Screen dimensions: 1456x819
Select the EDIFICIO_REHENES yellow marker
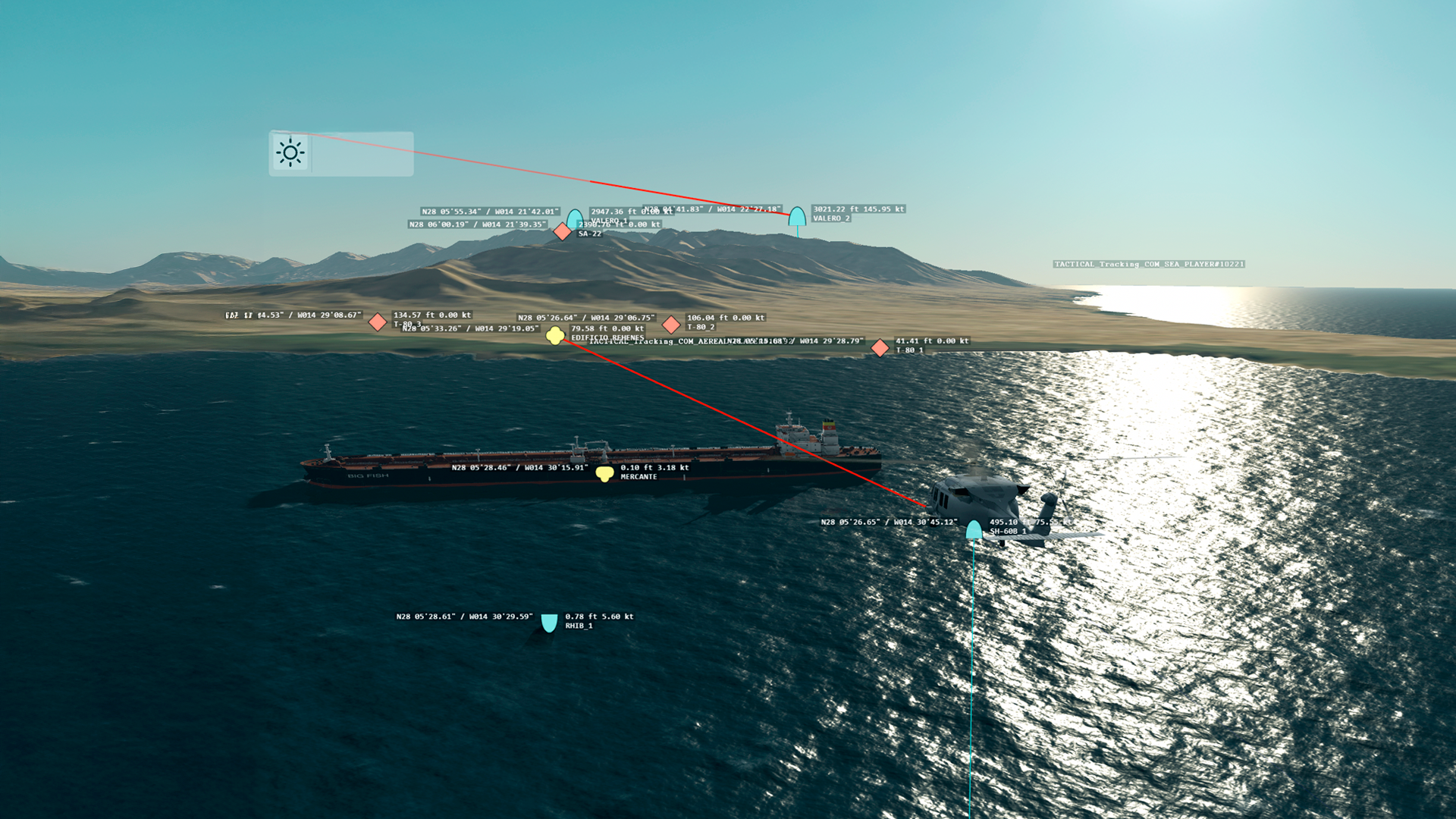pyautogui.click(x=555, y=335)
